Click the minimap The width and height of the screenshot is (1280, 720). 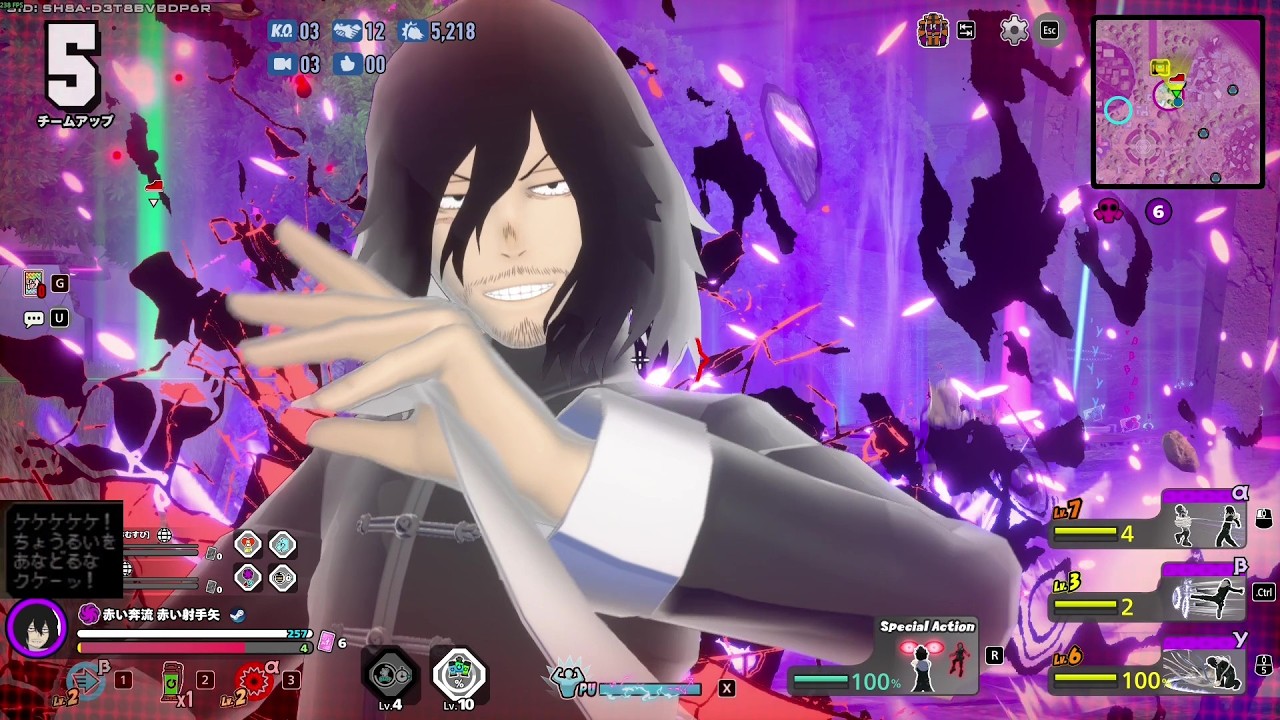[1178, 102]
